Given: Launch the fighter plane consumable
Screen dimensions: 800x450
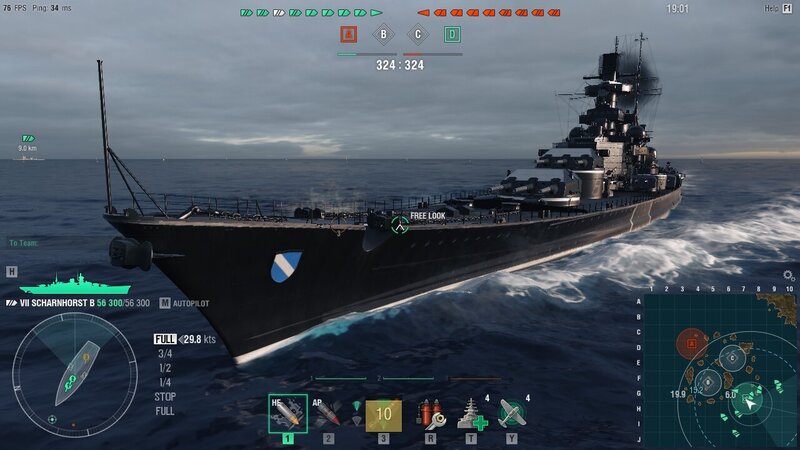Looking at the screenshot, I should (x=512, y=413).
